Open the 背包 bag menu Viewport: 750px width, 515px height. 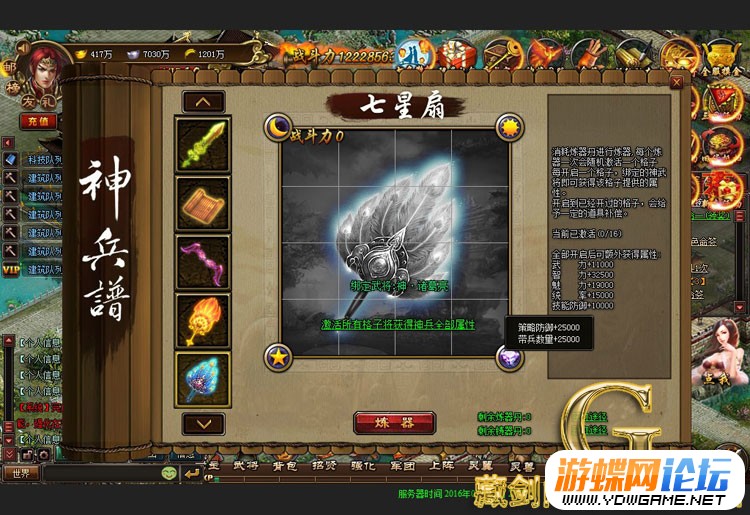click(287, 465)
